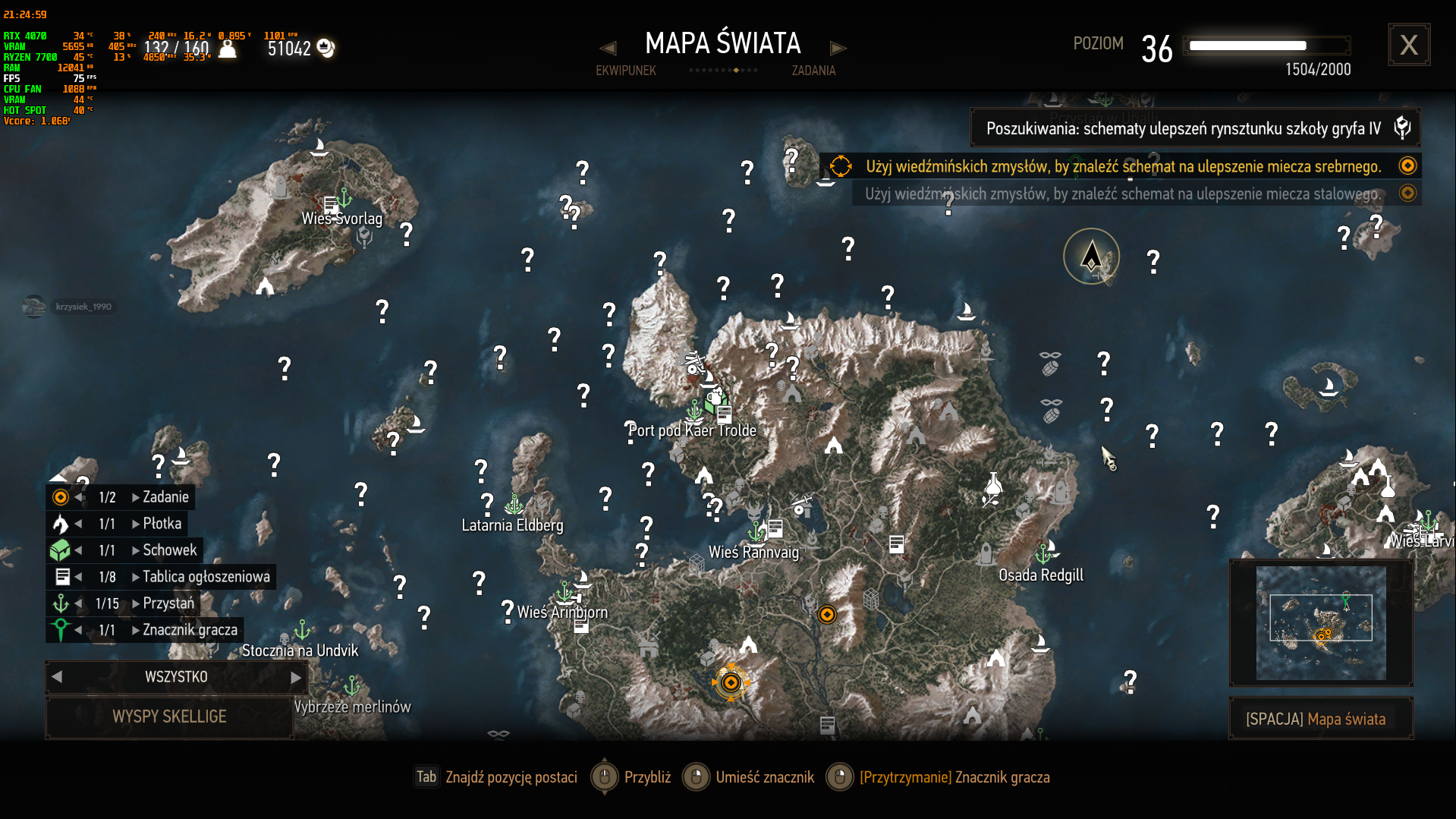Select the Tablica ogłoszeniowa legend entry
This screenshot has width=1456, height=819.
pos(206,577)
